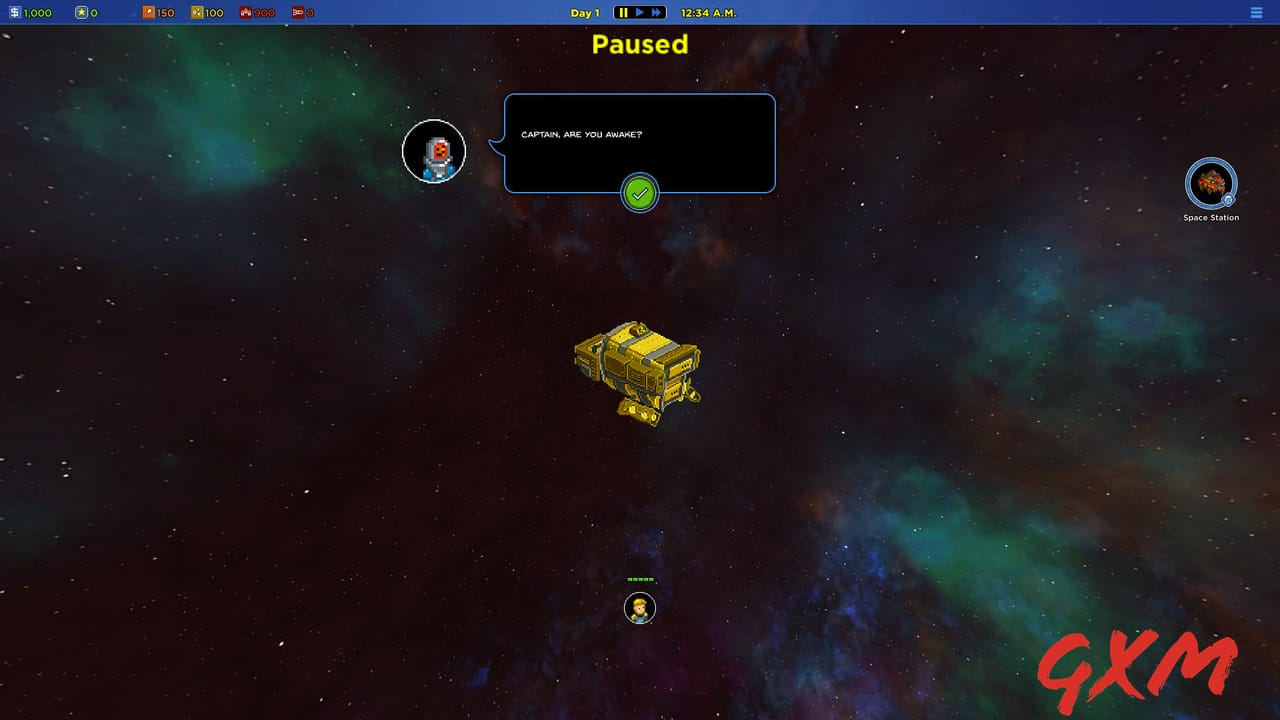The width and height of the screenshot is (1280, 720).
Task: Click the rightmost red resource icon showing 0
Action: pos(297,12)
